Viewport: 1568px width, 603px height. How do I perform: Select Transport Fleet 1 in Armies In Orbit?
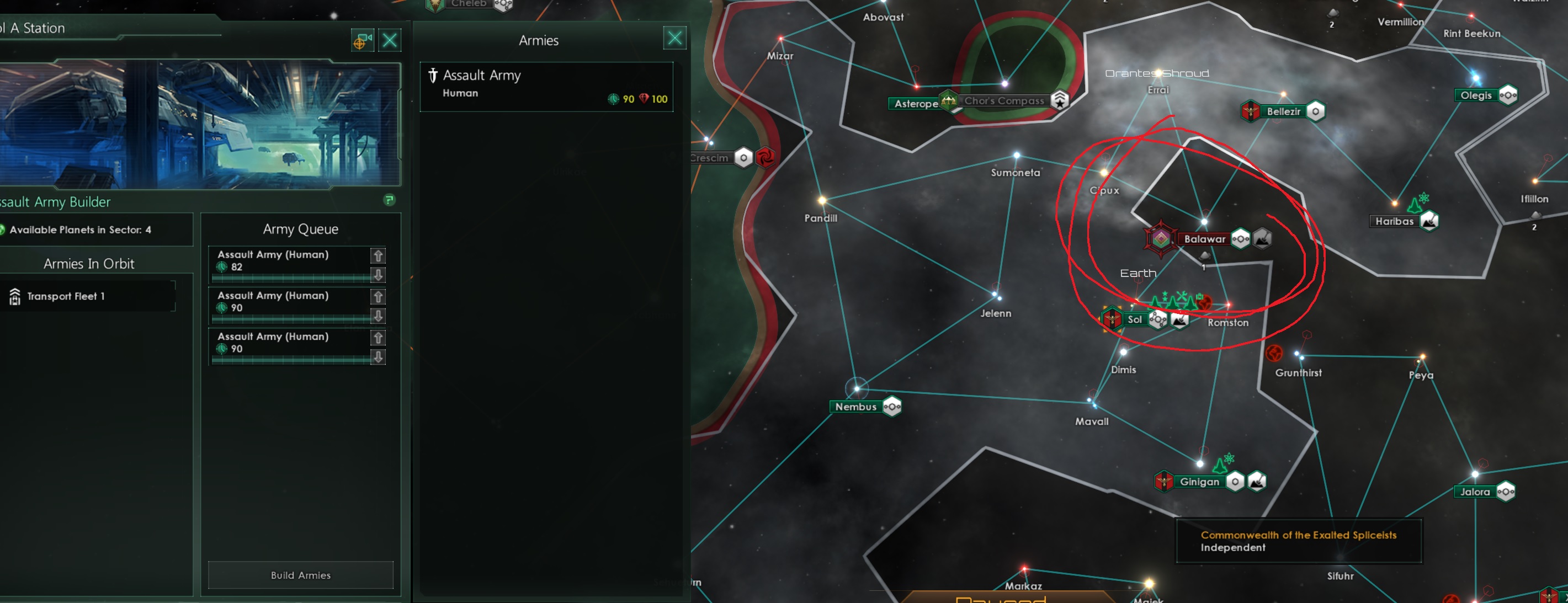(x=65, y=296)
